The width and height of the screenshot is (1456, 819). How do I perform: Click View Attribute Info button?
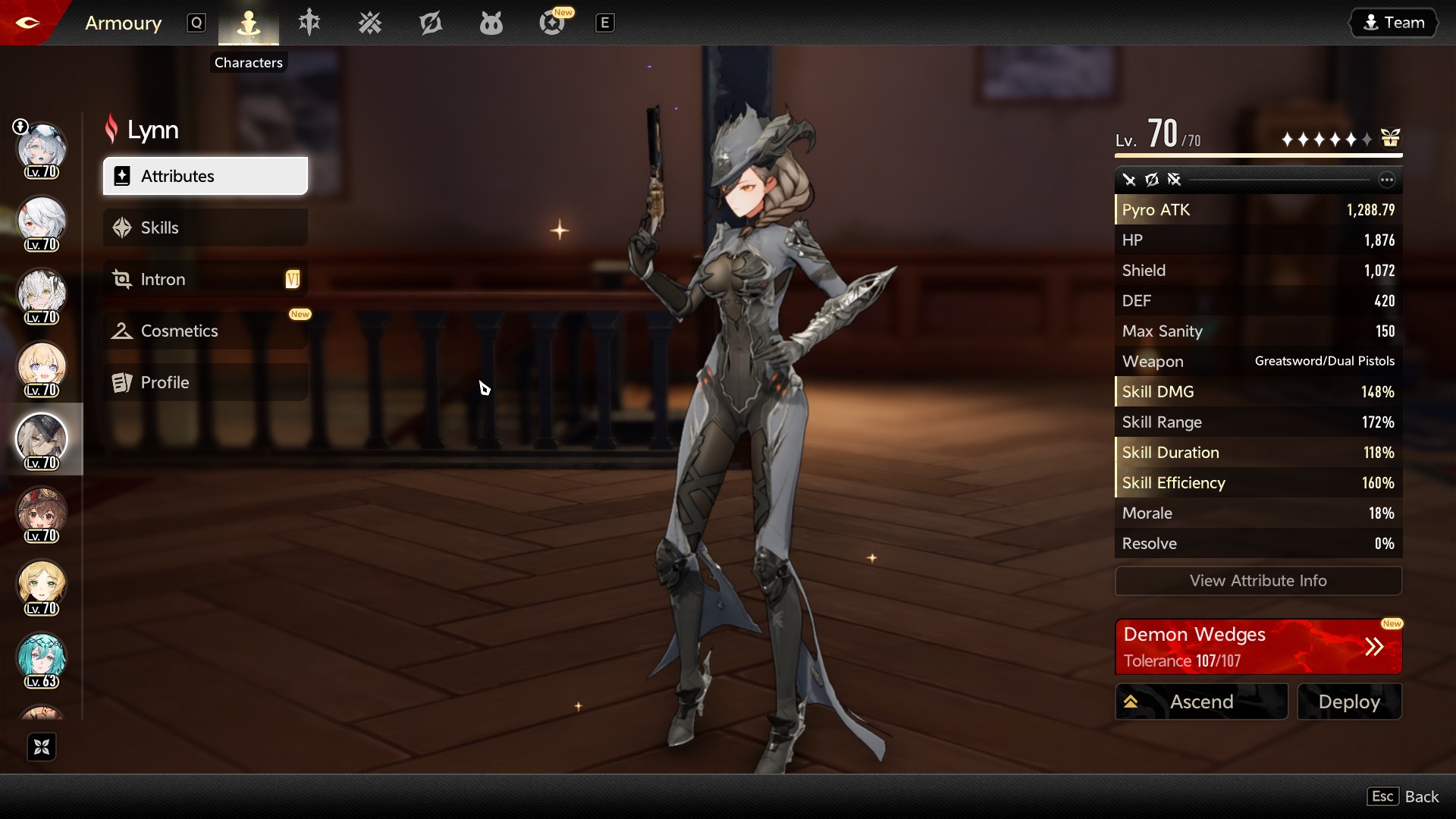[x=1258, y=581]
